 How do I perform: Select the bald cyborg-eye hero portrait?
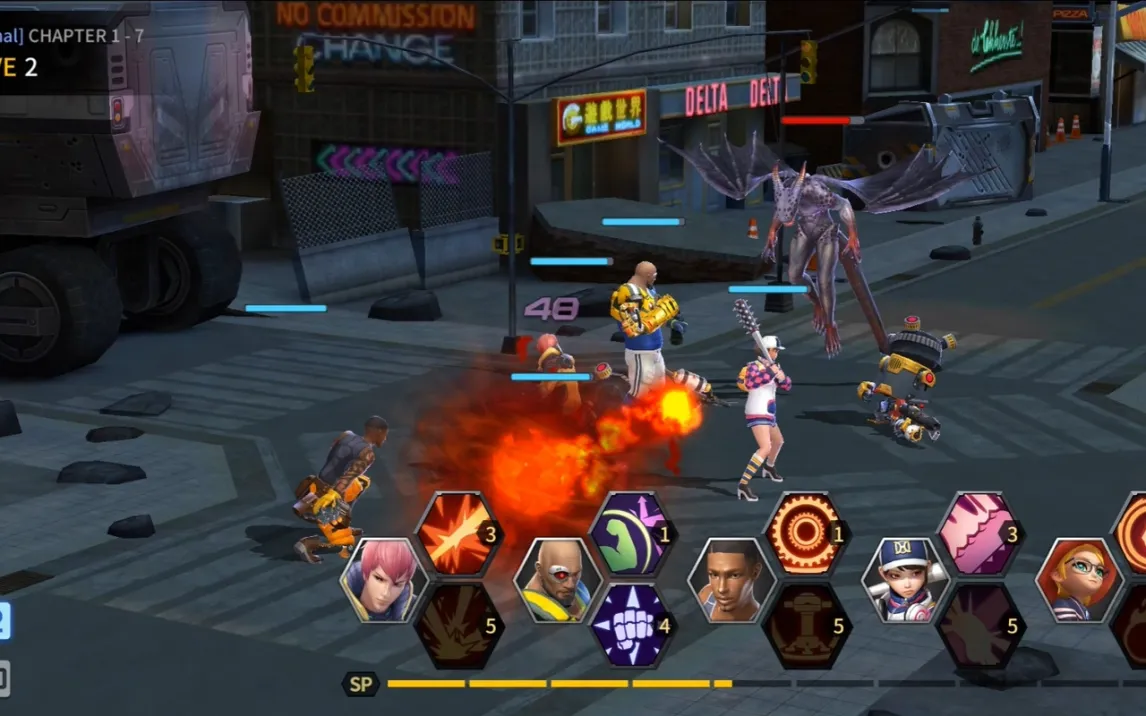coord(557,581)
